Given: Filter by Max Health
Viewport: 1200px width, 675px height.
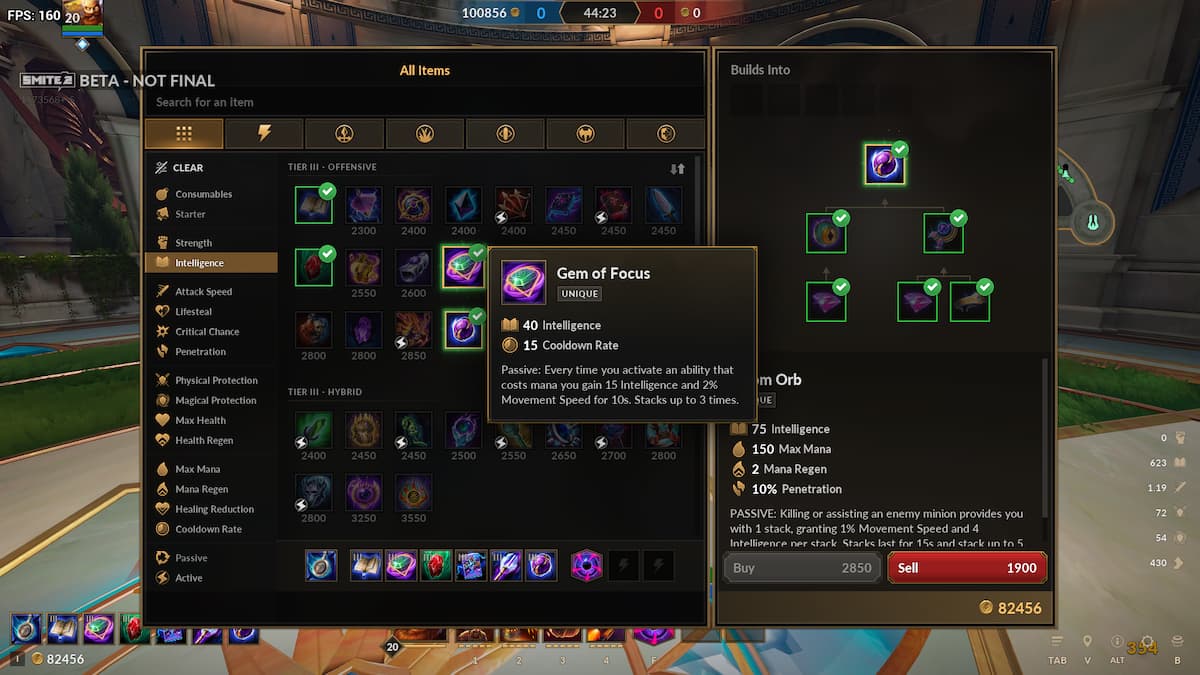Looking at the screenshot, I should [x=200, y=421].
